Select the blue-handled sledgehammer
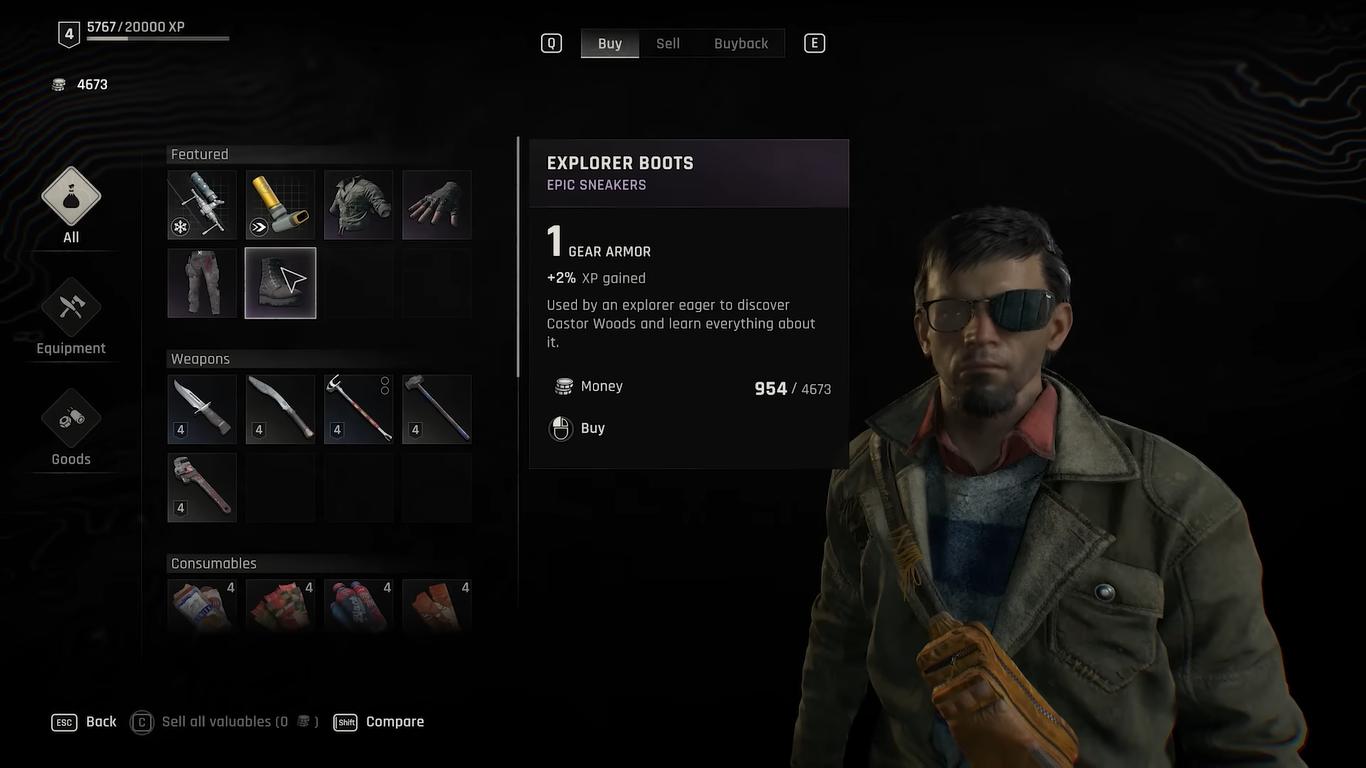This screenshot has height=768, width=1366. click(x=437, y=409)
